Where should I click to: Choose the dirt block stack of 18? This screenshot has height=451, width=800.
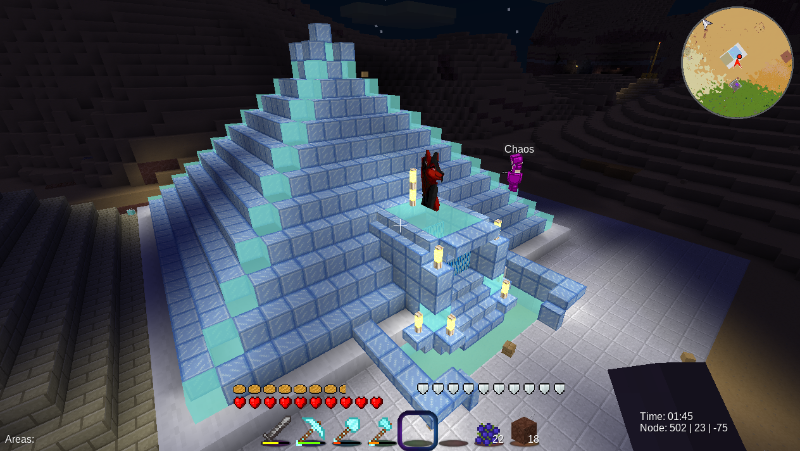[523, 431]
